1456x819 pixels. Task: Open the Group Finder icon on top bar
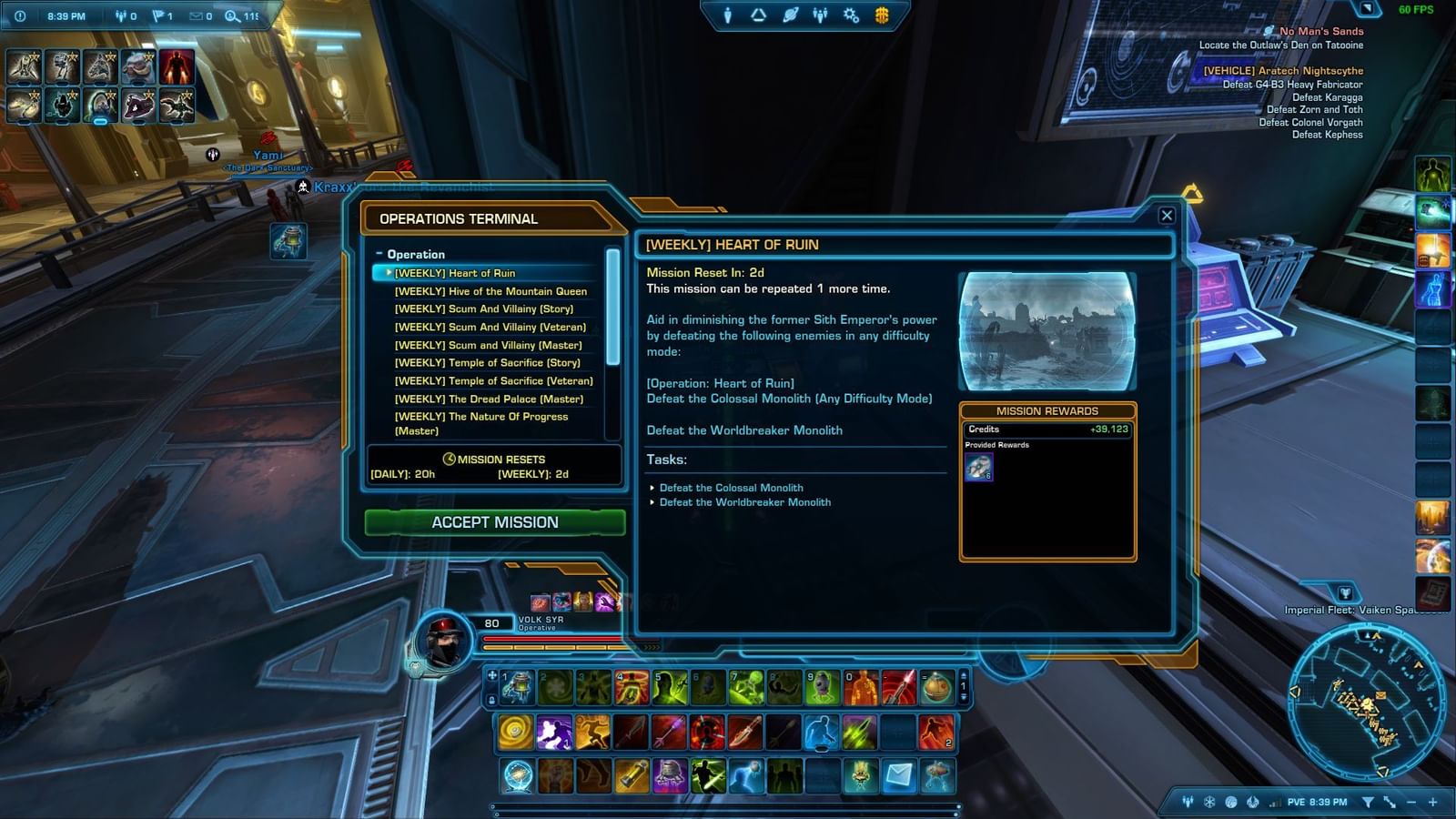pyautogui.click(x=820, y=14)
